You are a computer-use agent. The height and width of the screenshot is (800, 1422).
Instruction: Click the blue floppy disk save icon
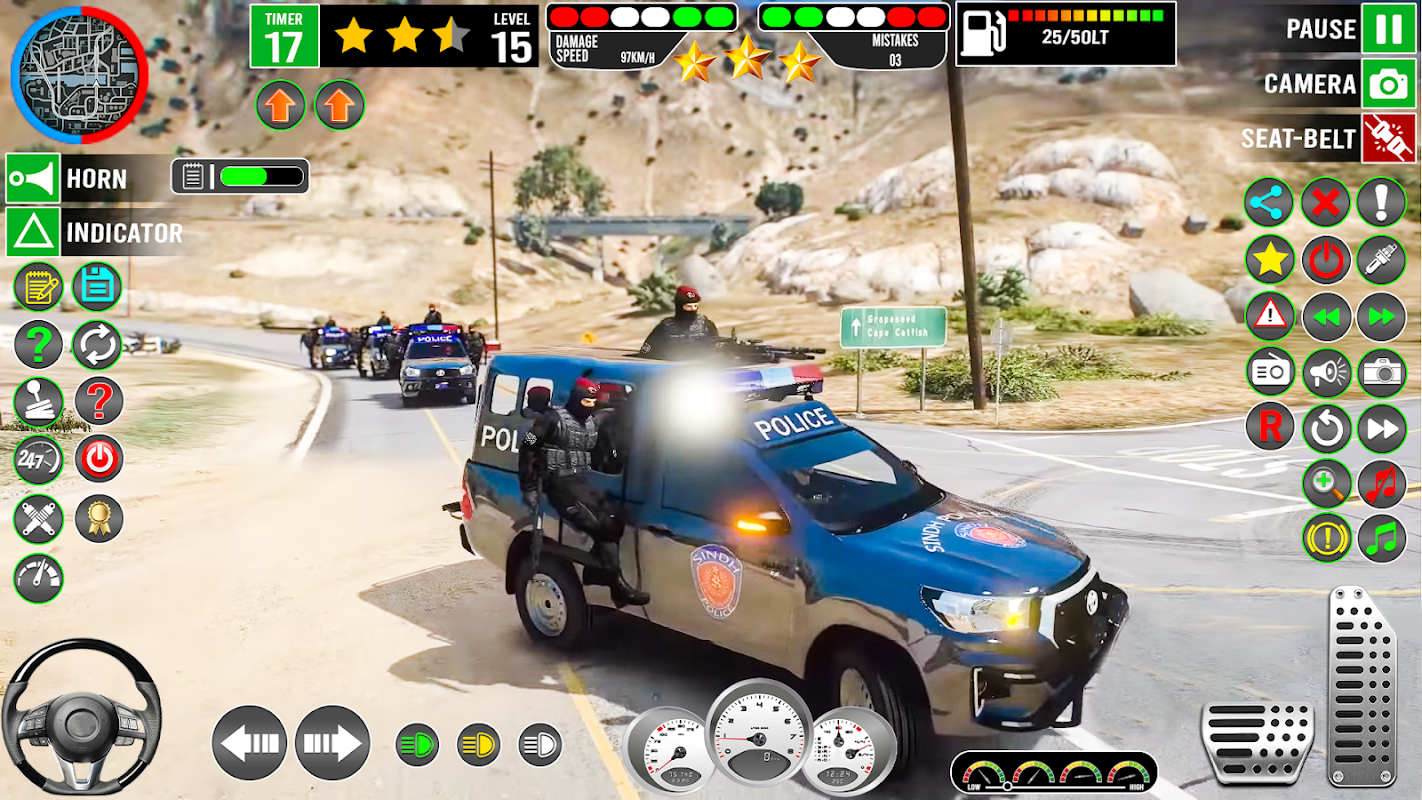(97, 287)
